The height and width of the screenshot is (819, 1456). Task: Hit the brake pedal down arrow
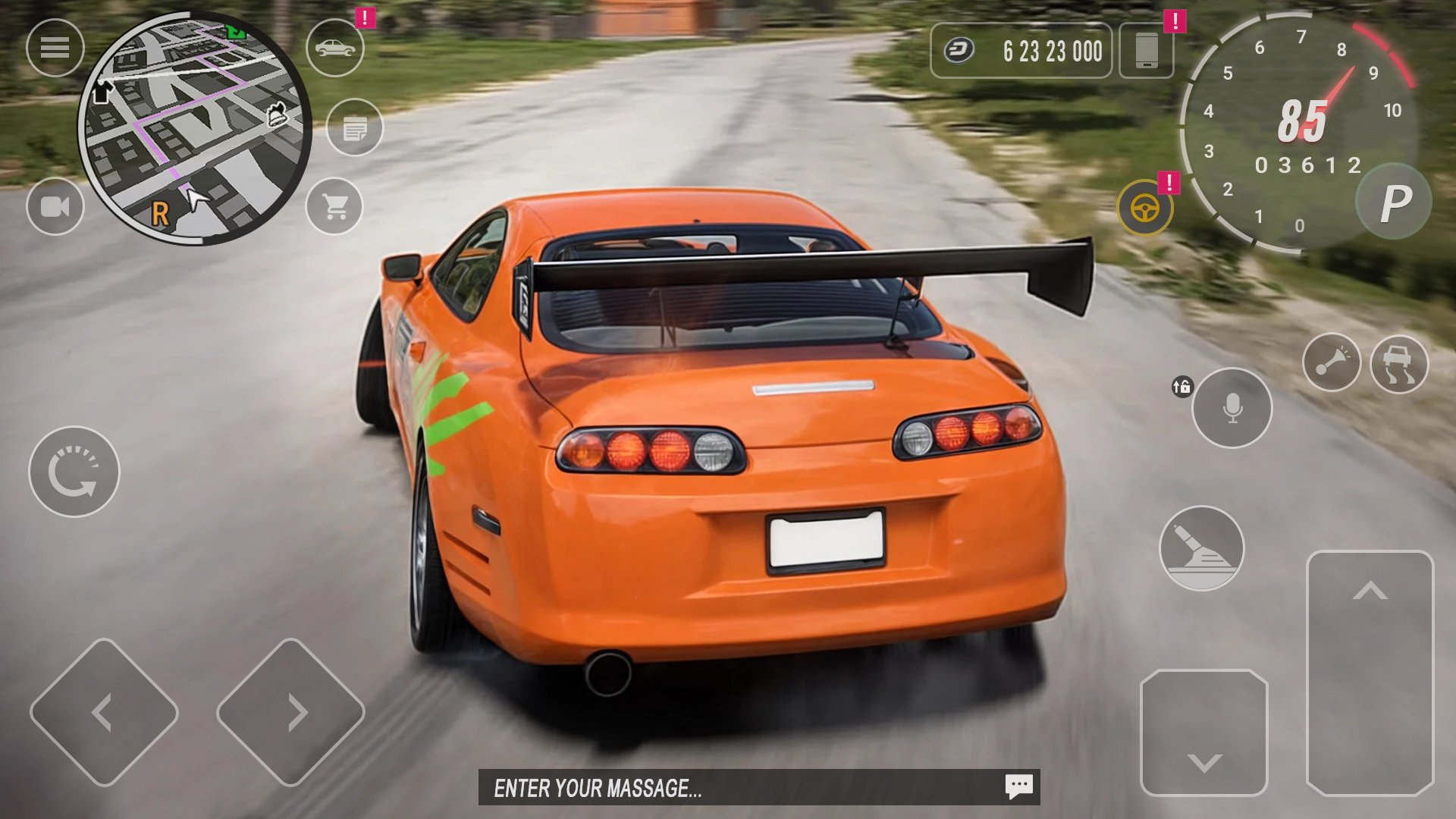pos(1204,733)
